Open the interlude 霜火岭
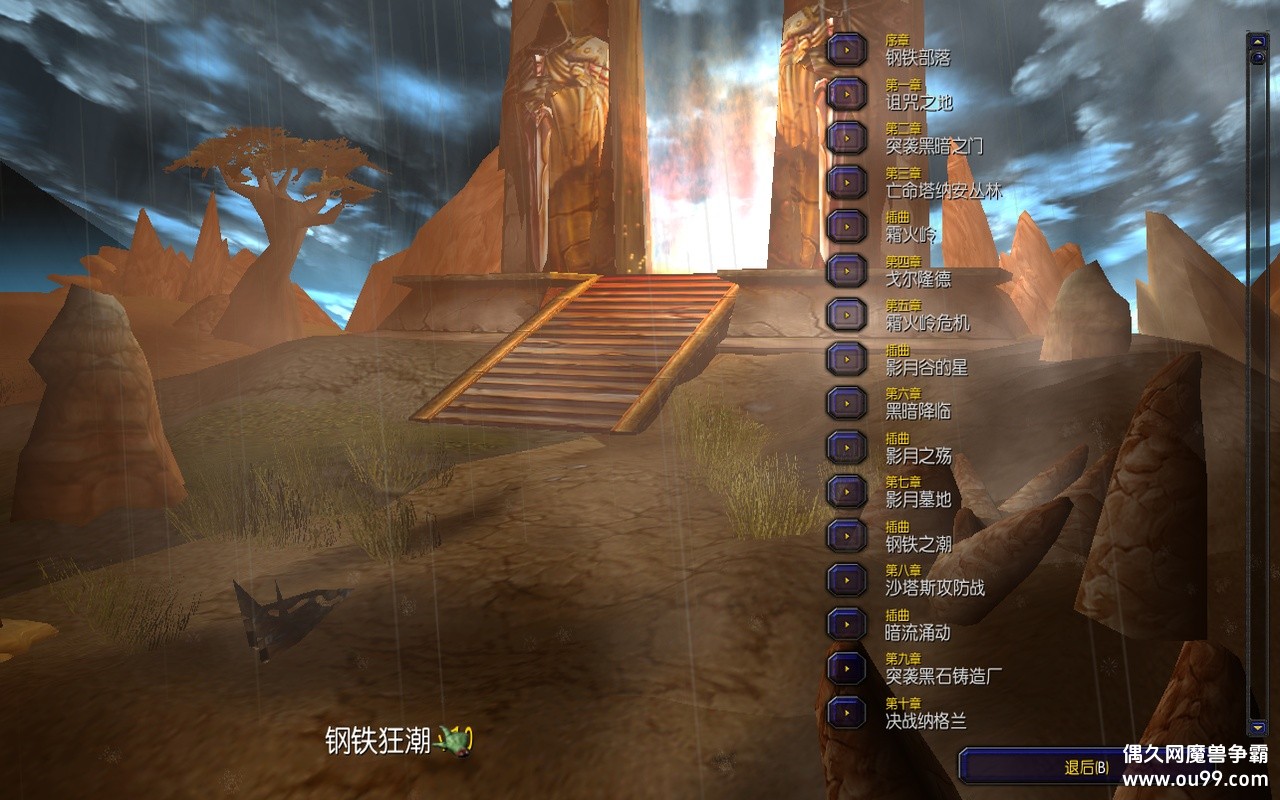1280x800 pixels. click(847, 226)
